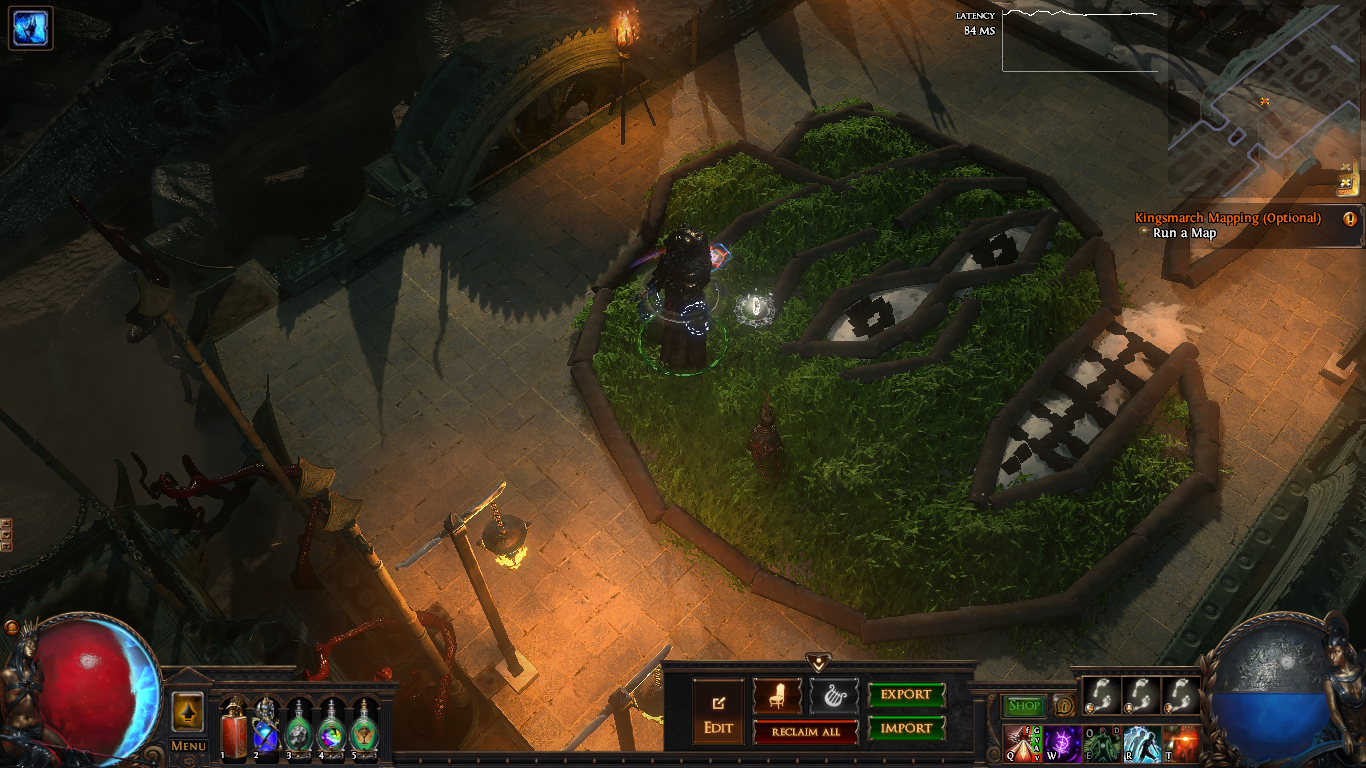Open the Menu button
1366x768 pixels.
pyautogui.click(x=188, y=746)
